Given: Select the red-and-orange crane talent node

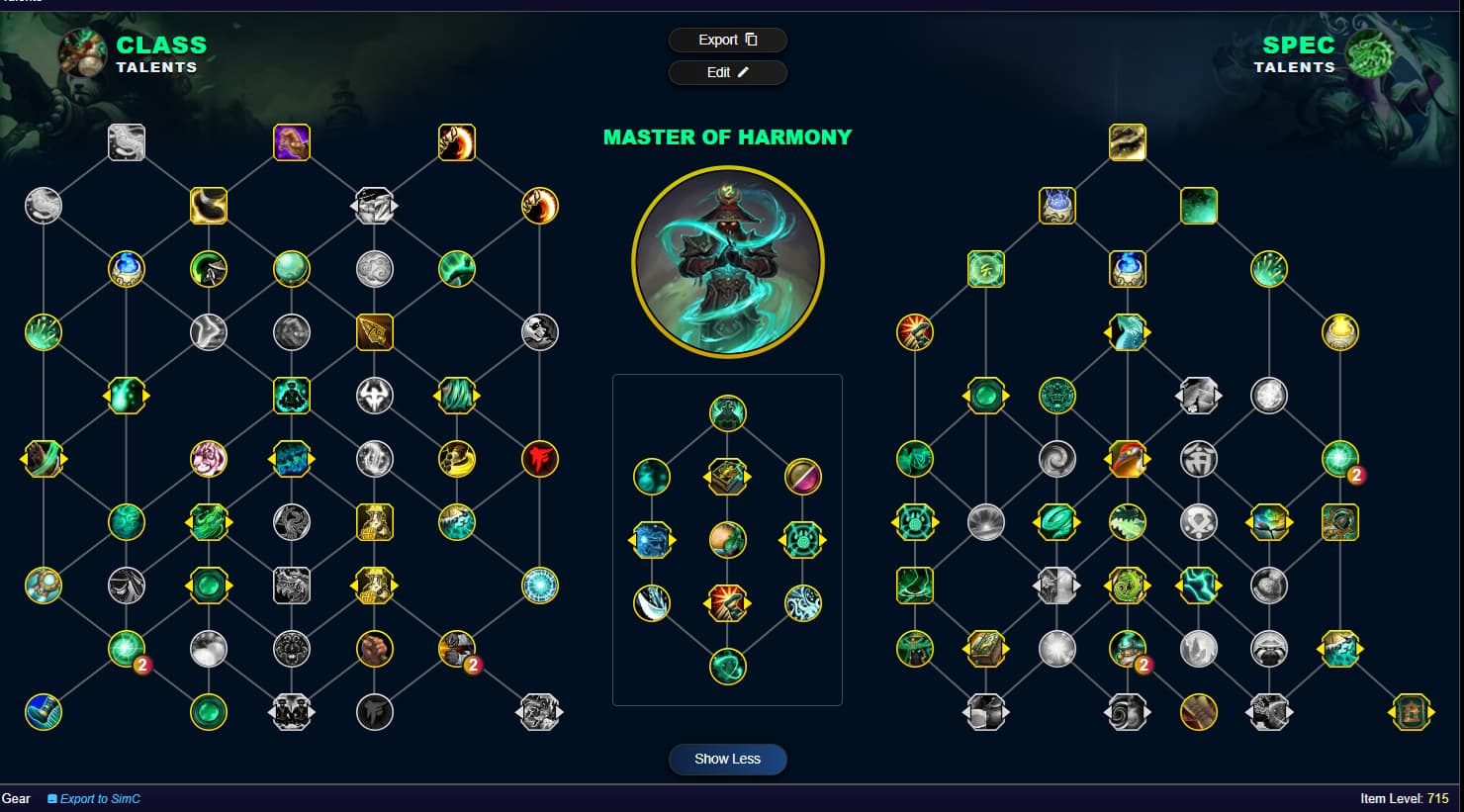Looking at the screenshot, I should pyautogui.click(x=1128, y=459).
